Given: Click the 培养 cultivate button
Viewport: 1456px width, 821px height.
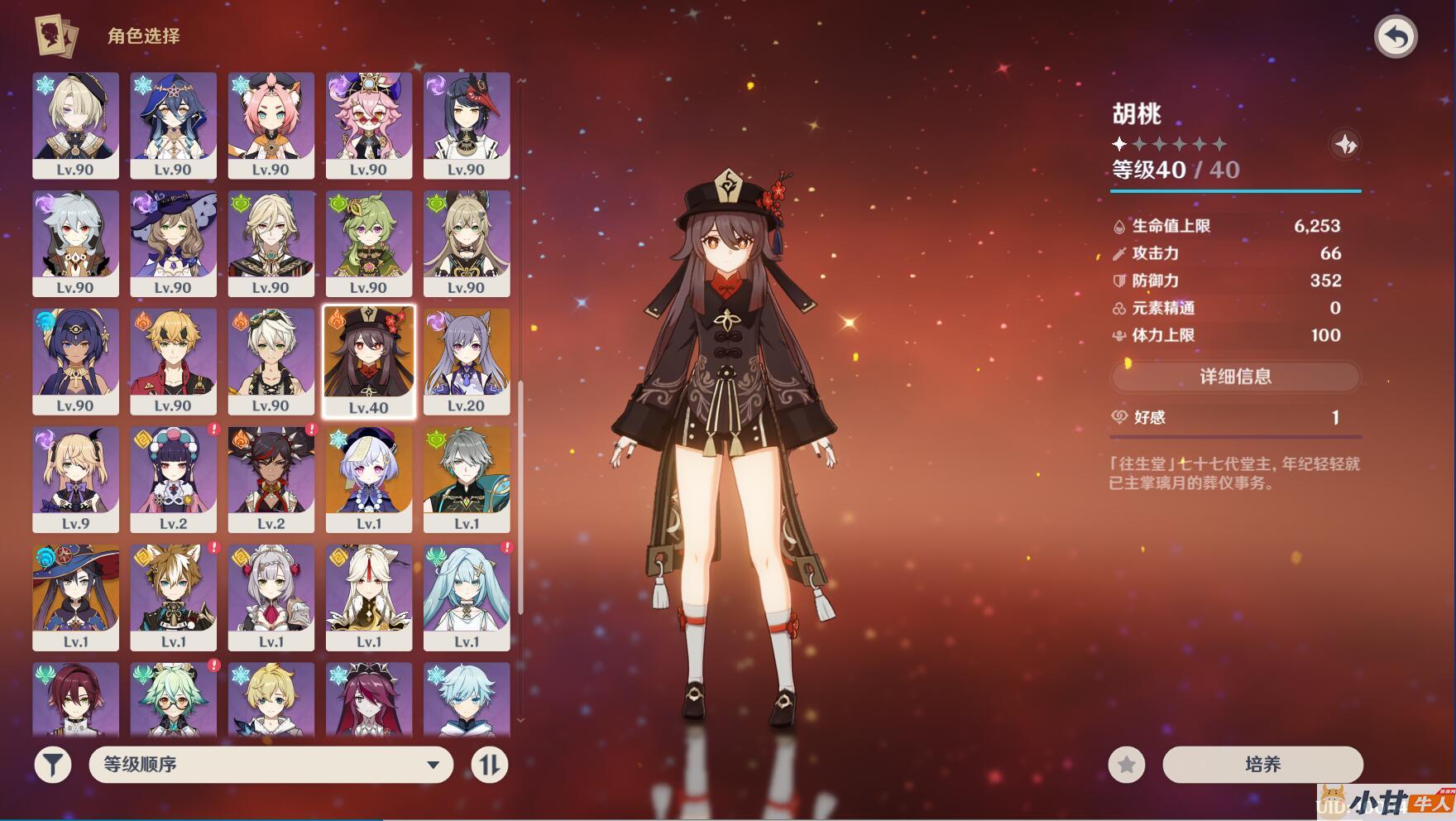Looking at the screenshot, I should (1262, 764).
